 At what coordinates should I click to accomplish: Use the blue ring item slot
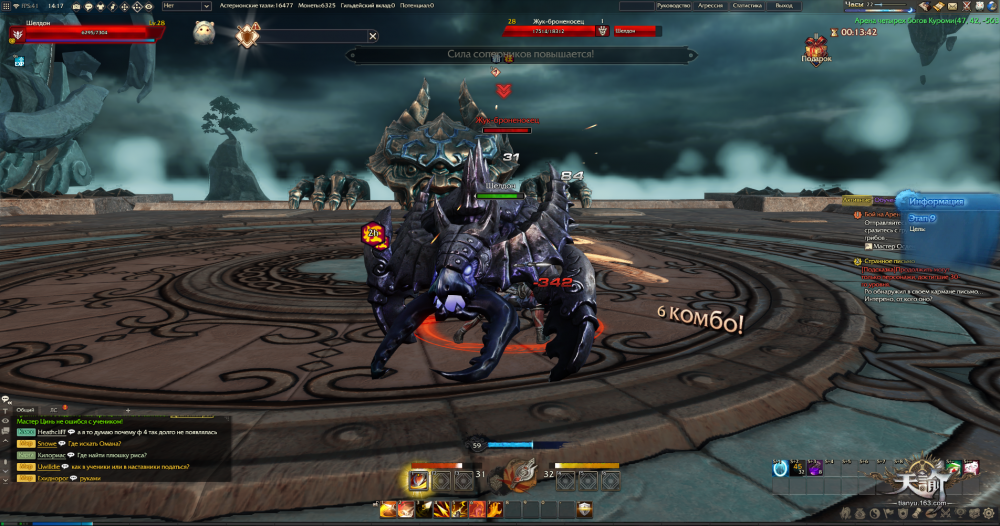(x=780, y=468)
